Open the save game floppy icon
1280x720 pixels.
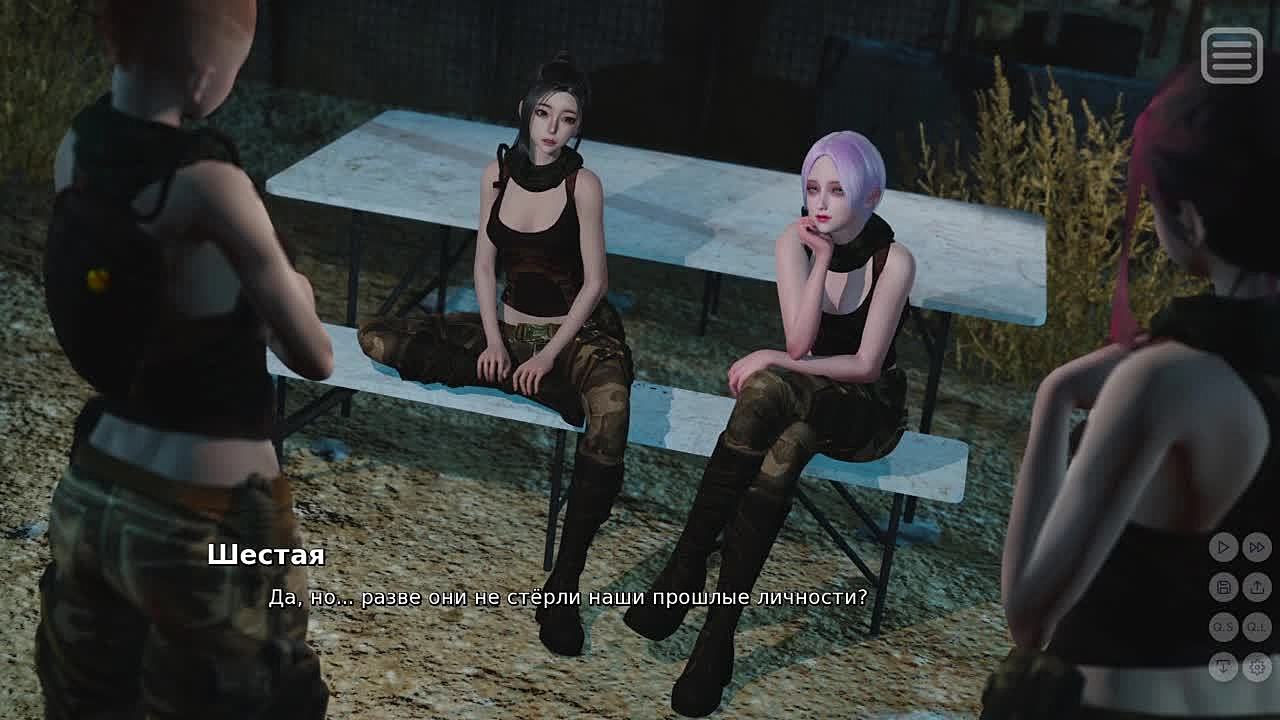click(x=1224, y=587)
